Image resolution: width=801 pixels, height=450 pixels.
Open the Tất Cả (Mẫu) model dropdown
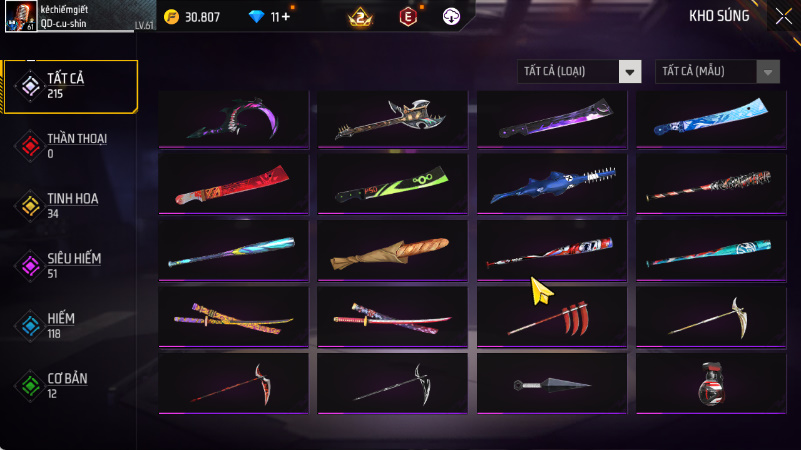point(717,71)
